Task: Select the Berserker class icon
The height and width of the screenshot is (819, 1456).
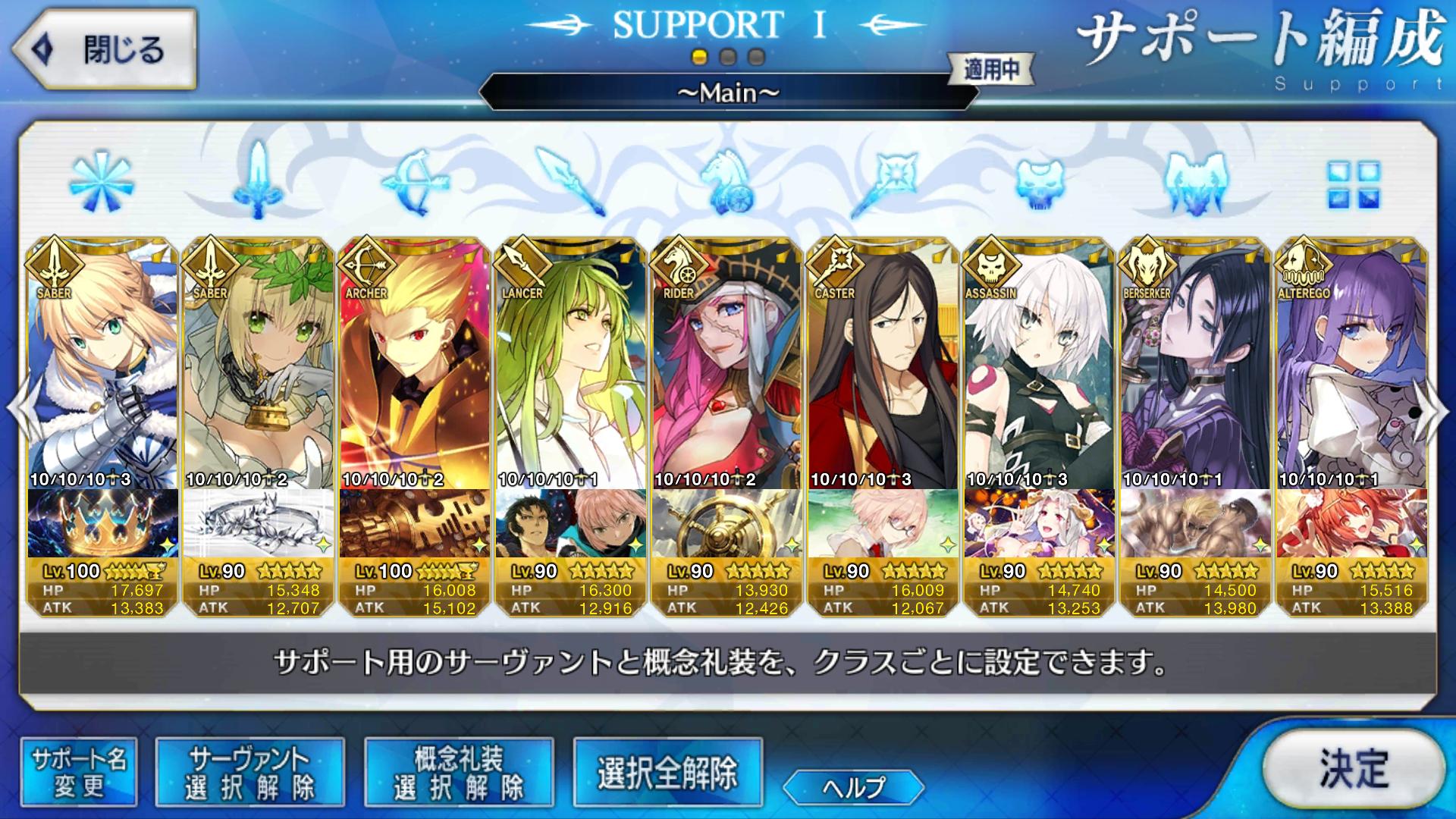Action: 1194,182
